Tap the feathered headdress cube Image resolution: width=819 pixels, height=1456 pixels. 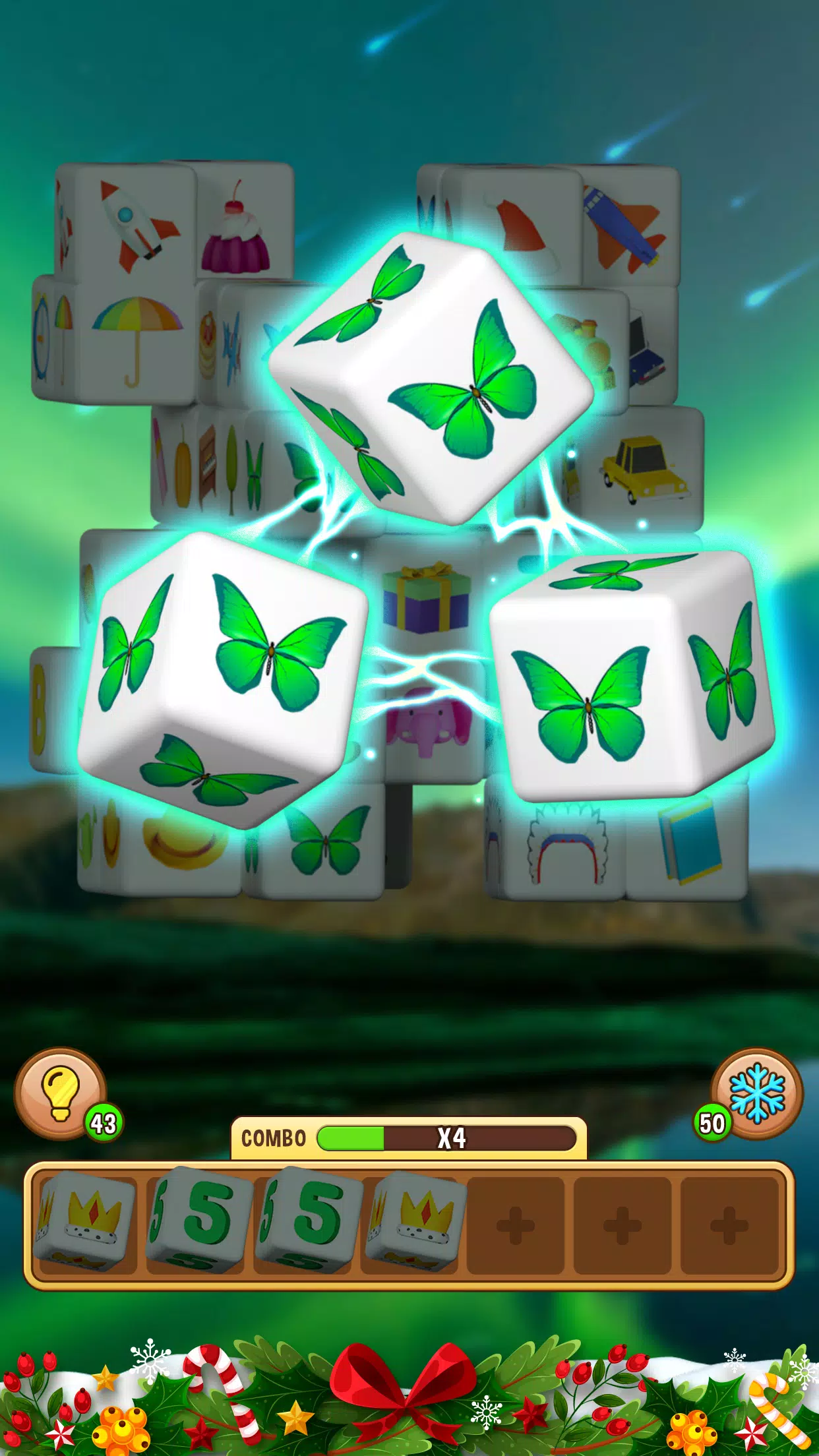(x=566, y=844)
